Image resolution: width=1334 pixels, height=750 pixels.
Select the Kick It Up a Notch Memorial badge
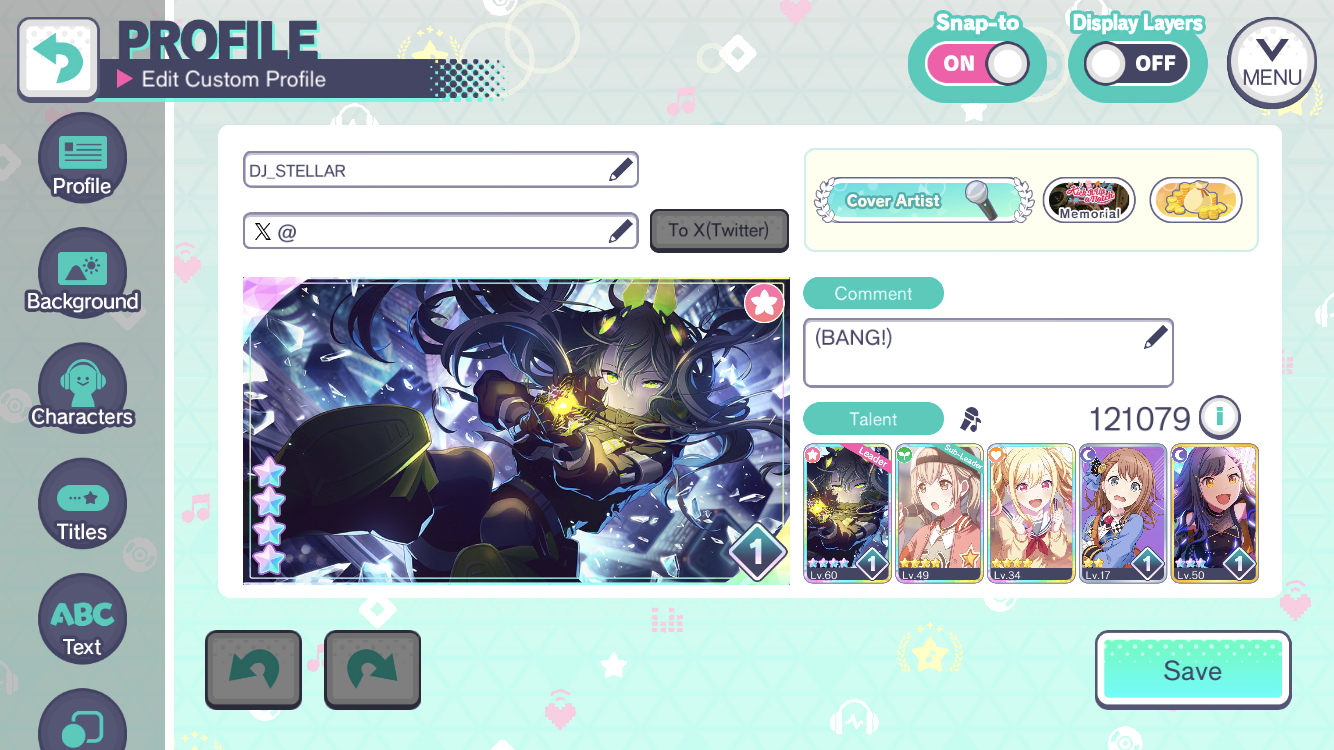1088,200
